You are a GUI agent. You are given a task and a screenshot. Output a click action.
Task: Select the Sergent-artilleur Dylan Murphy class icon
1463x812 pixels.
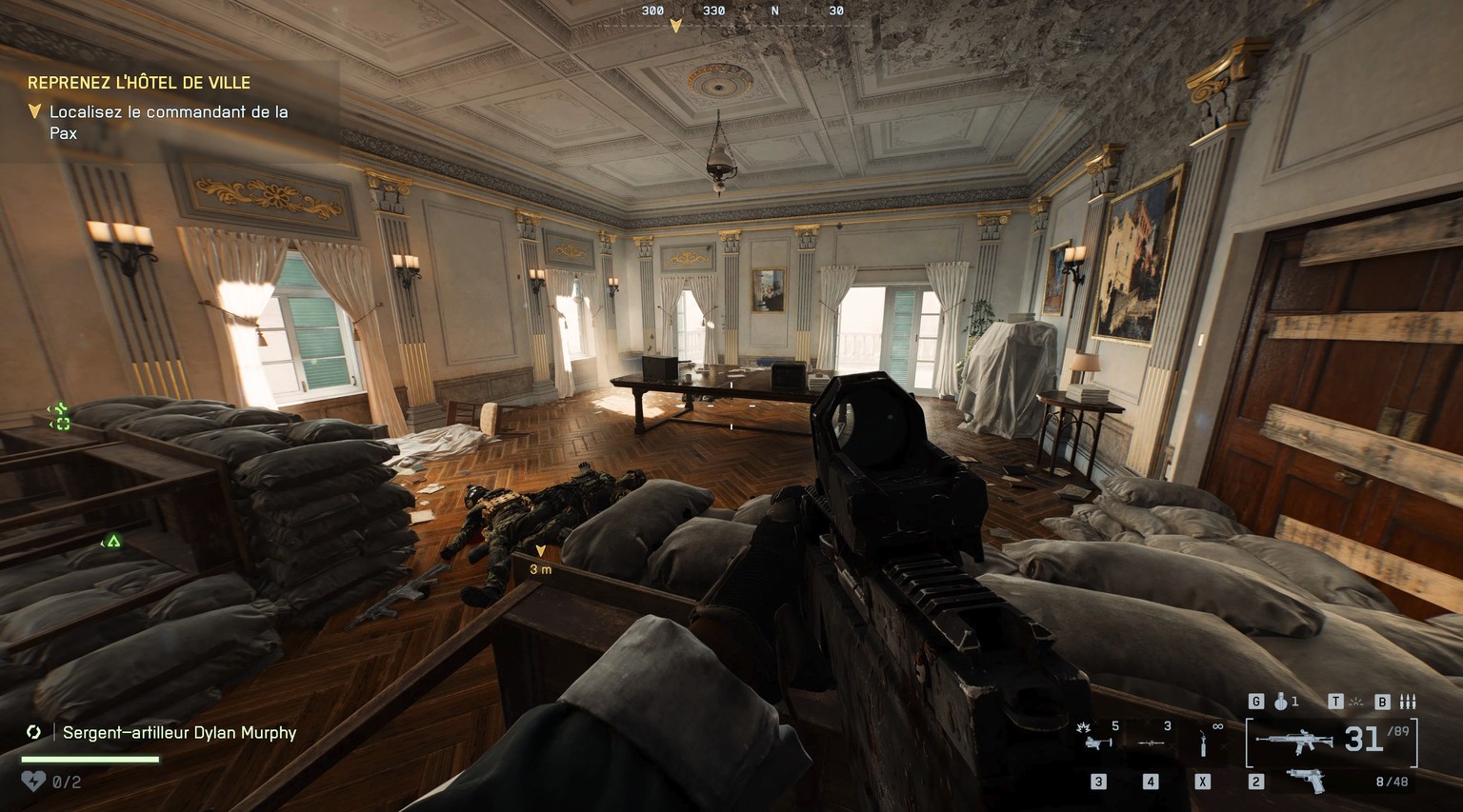(x=34, y=732)
